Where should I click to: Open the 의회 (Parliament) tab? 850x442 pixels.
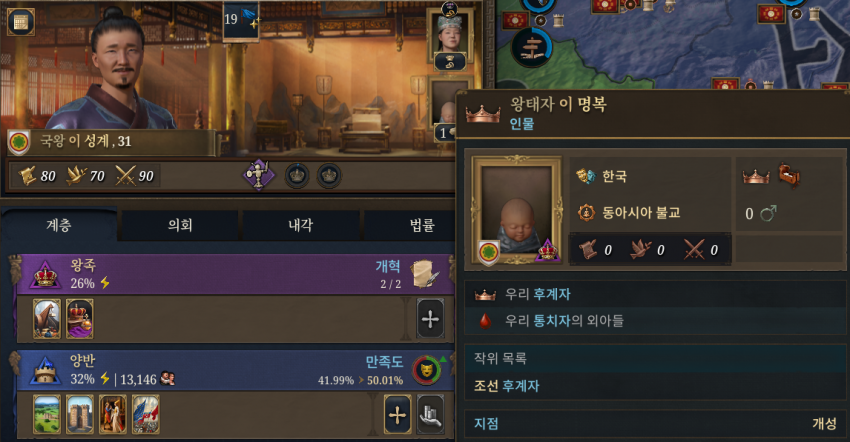coord(180,227)
